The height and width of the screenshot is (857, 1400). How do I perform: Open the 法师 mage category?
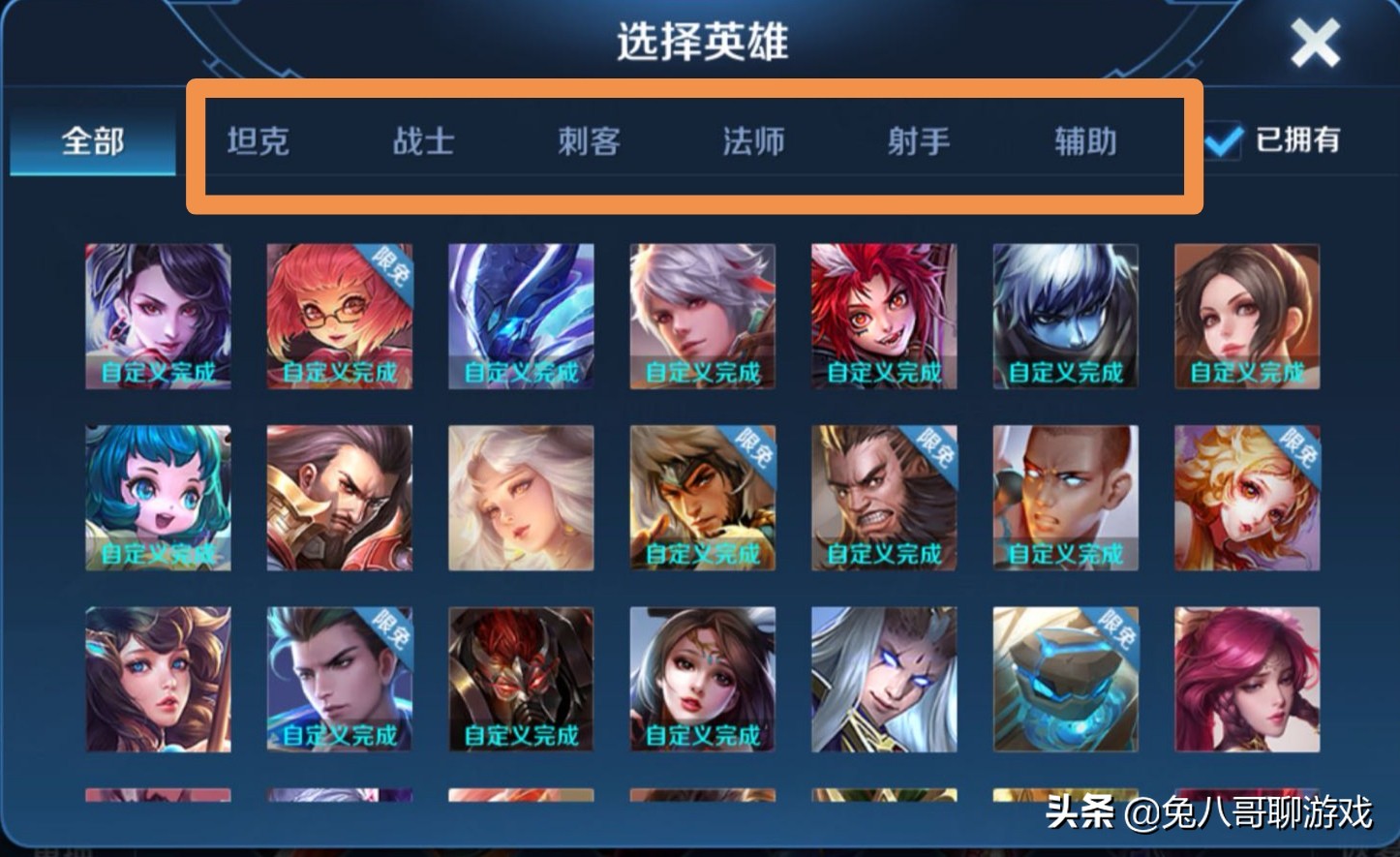click(x=752, y=141)
